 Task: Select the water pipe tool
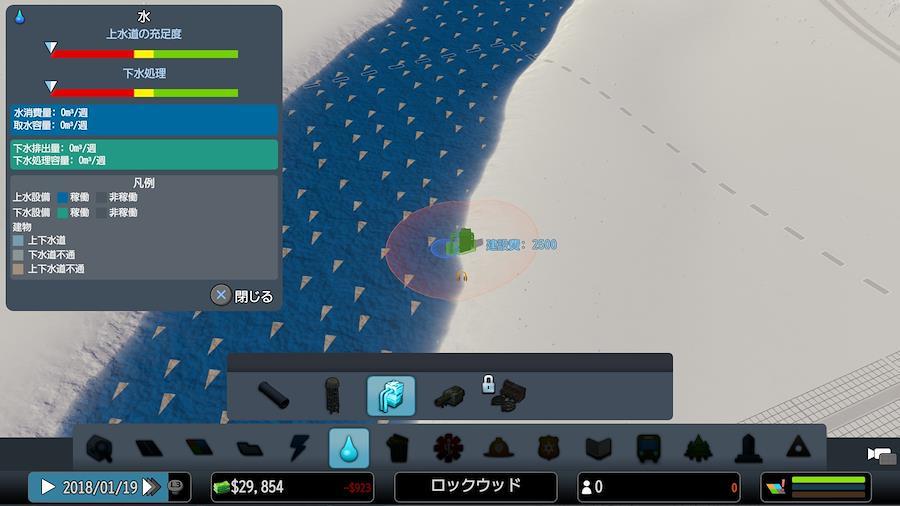click(x=273, y=395)
